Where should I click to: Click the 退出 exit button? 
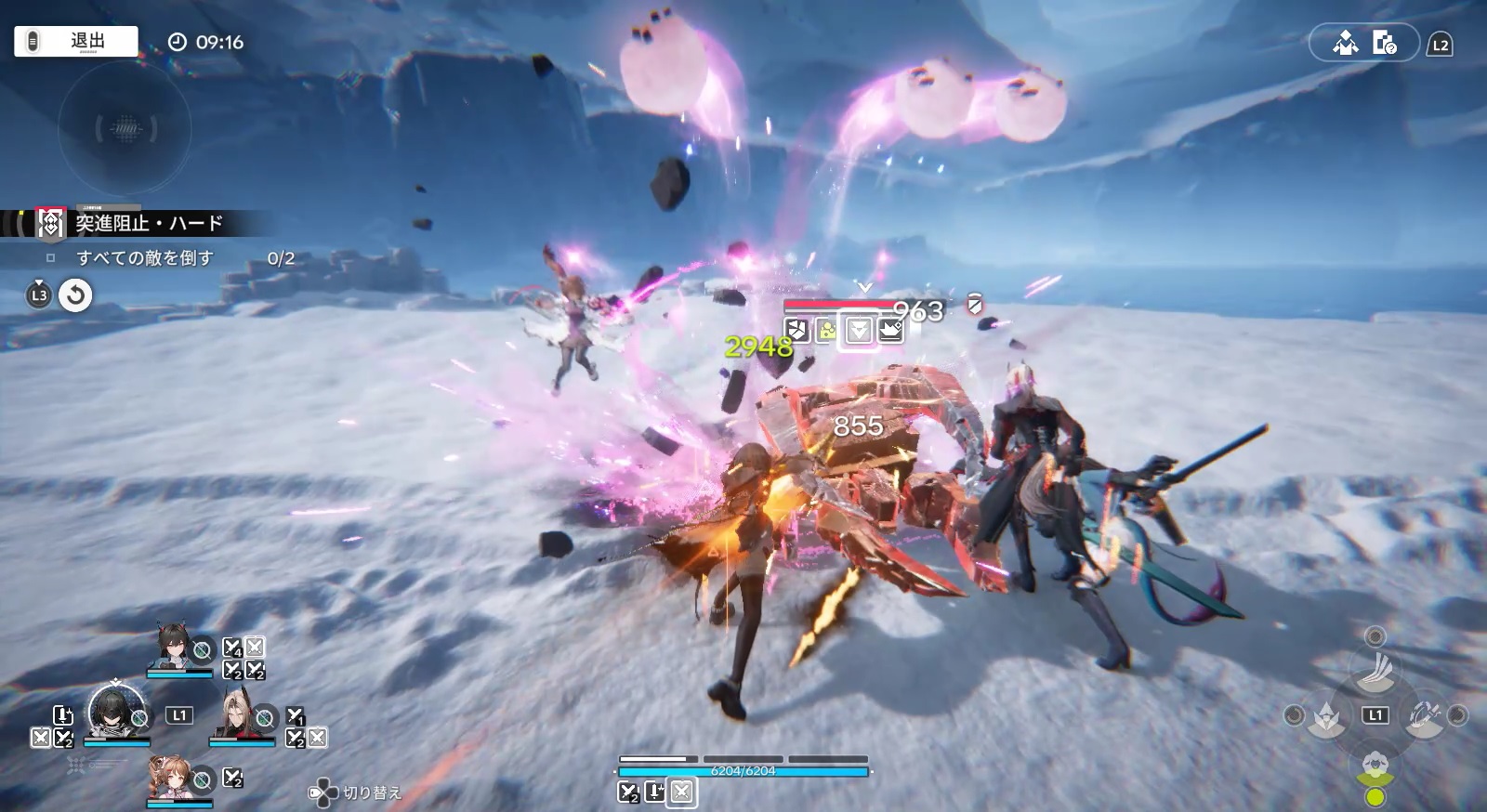[76, 41]
